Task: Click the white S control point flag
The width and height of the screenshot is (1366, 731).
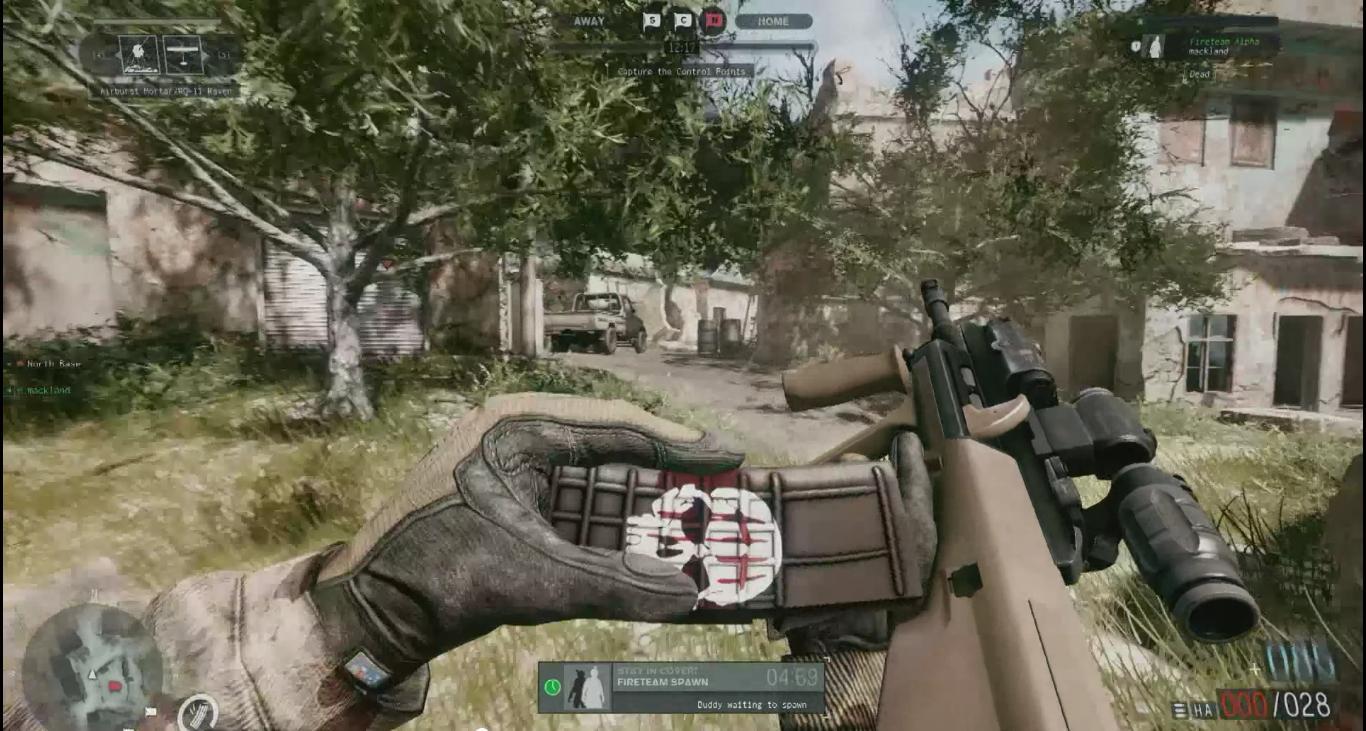Action: point(652,21)
